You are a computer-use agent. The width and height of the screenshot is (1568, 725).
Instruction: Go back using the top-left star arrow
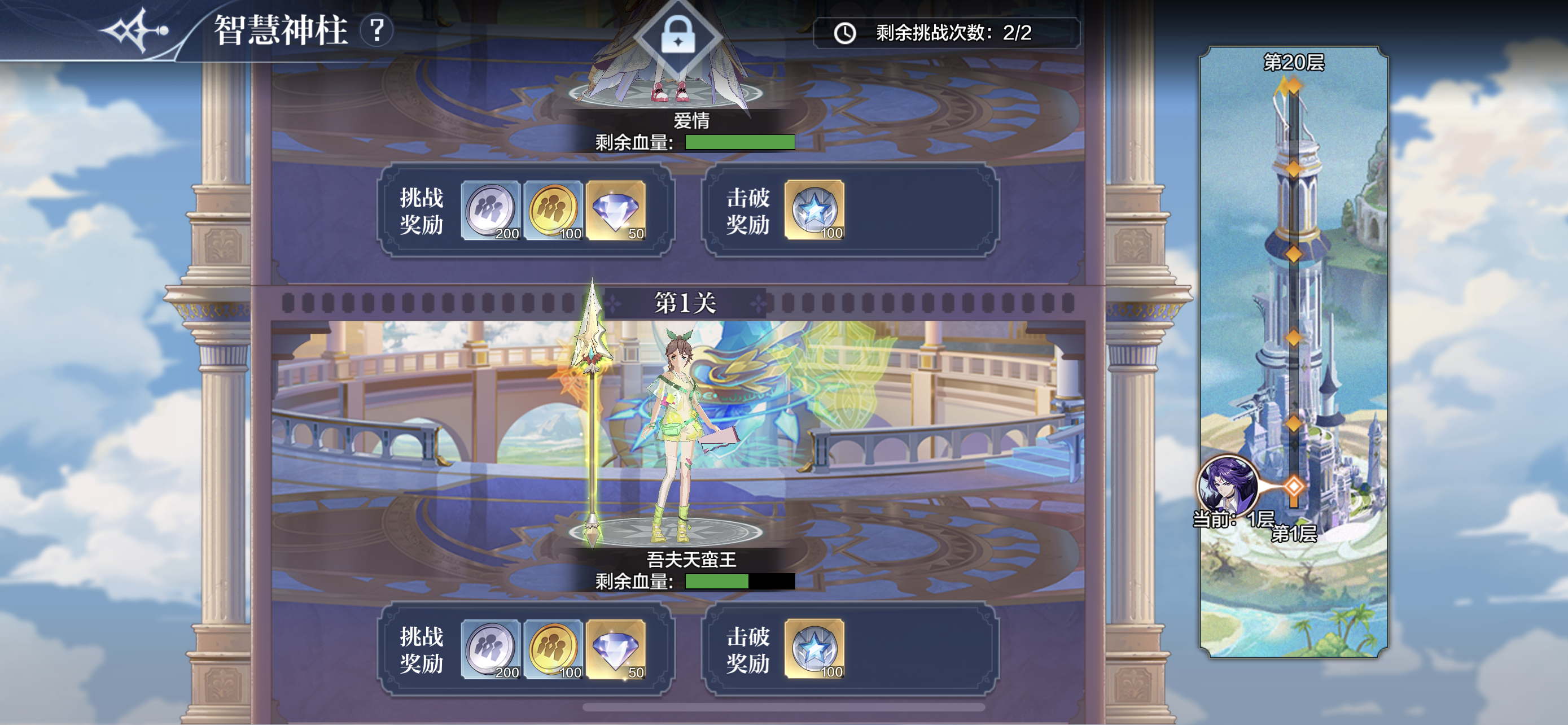135,30
